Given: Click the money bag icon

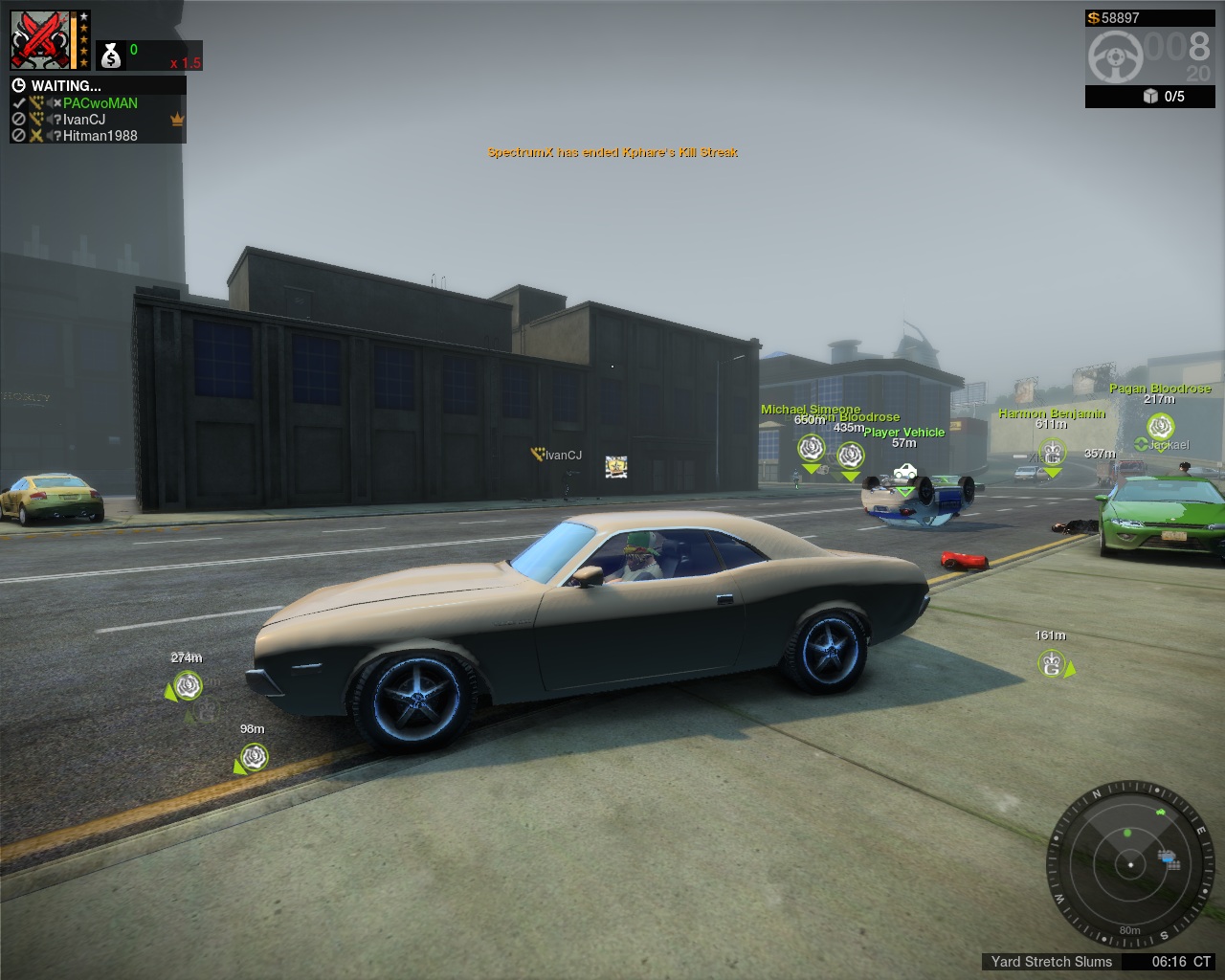Looking at the screenshot, I should pos(111,56).
